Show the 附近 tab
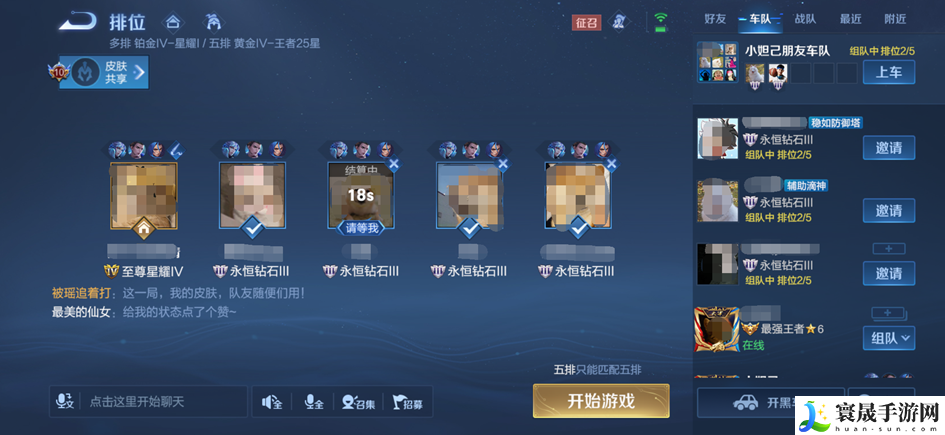The height and width of the screenshot is (435, 945). click(895, 19)
